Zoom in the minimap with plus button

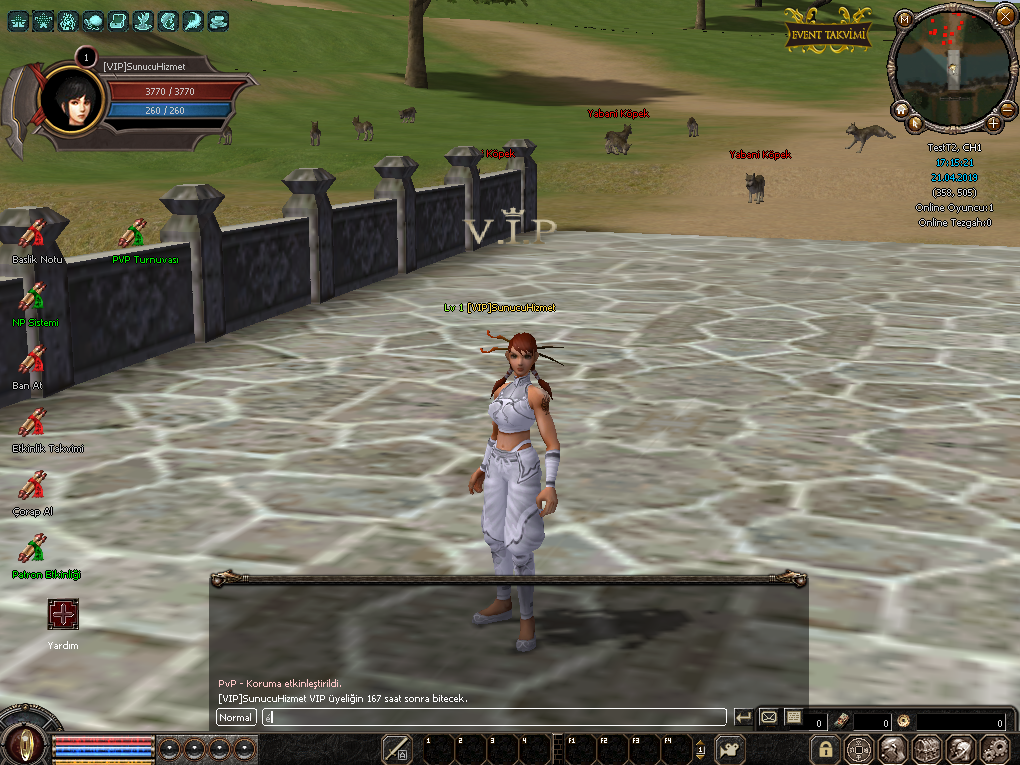[x=993, y=123]
